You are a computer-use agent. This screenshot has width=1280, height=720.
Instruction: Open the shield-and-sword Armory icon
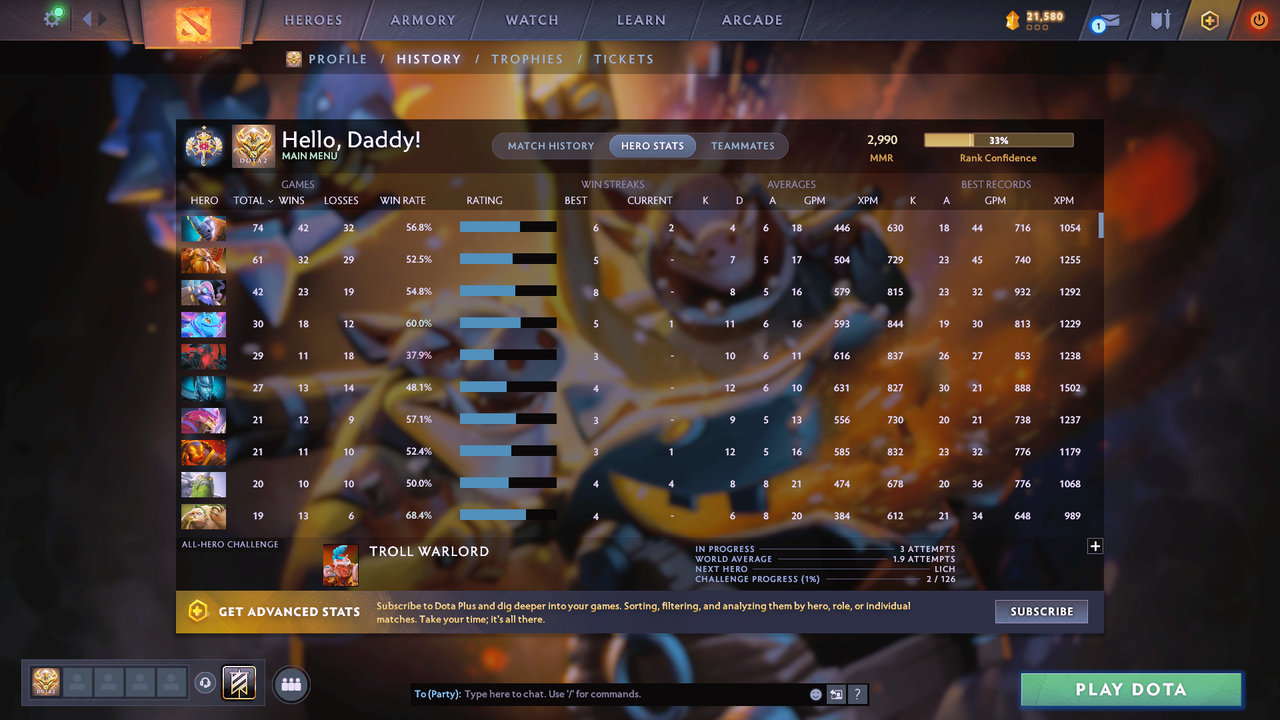pos(1159,19)
